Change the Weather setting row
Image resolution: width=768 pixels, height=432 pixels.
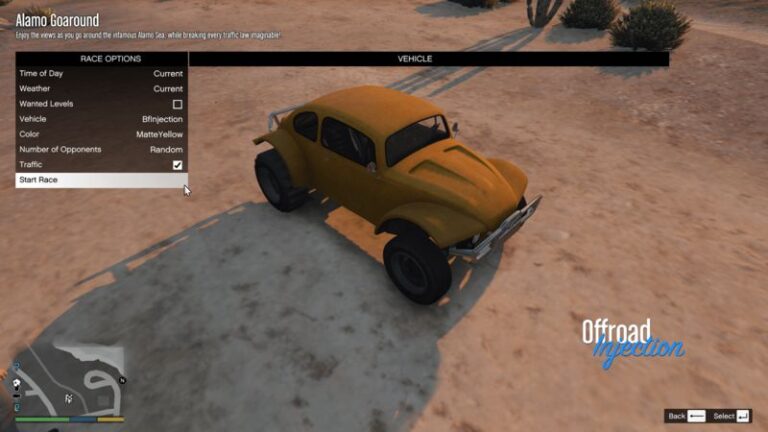[x=101, y=89]
